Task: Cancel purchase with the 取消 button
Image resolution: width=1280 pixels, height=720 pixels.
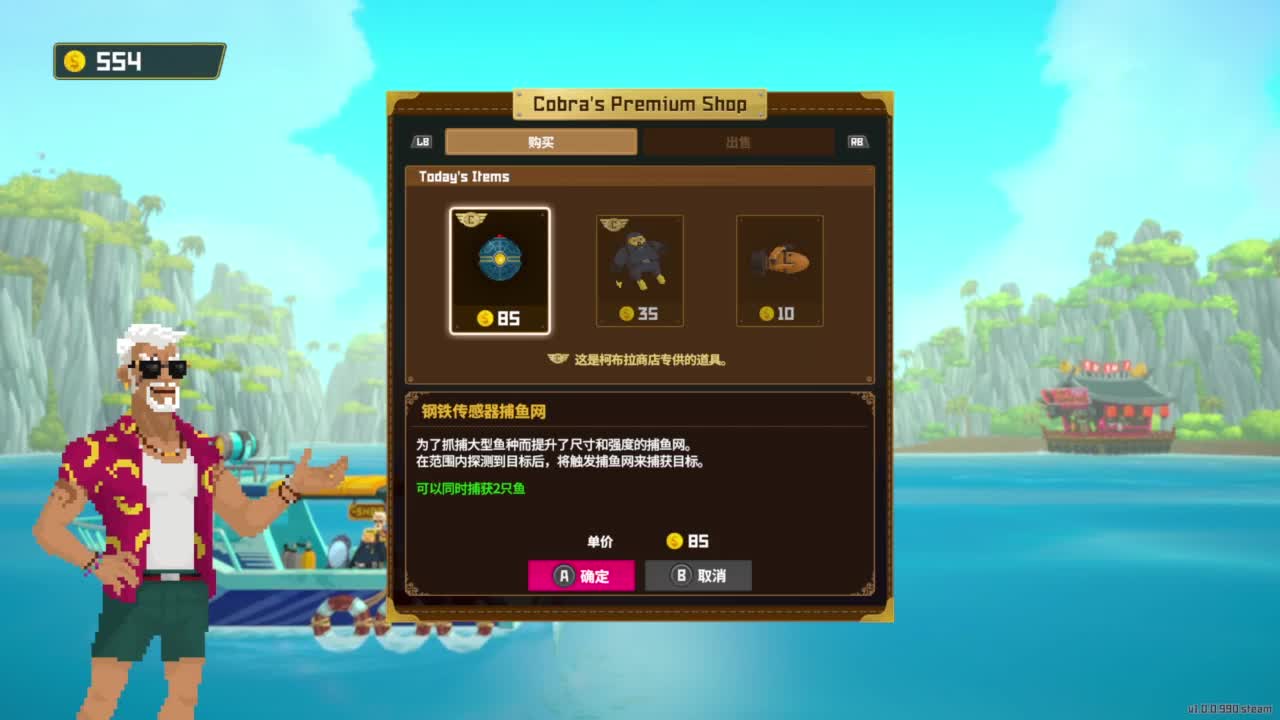Action: 698,575
